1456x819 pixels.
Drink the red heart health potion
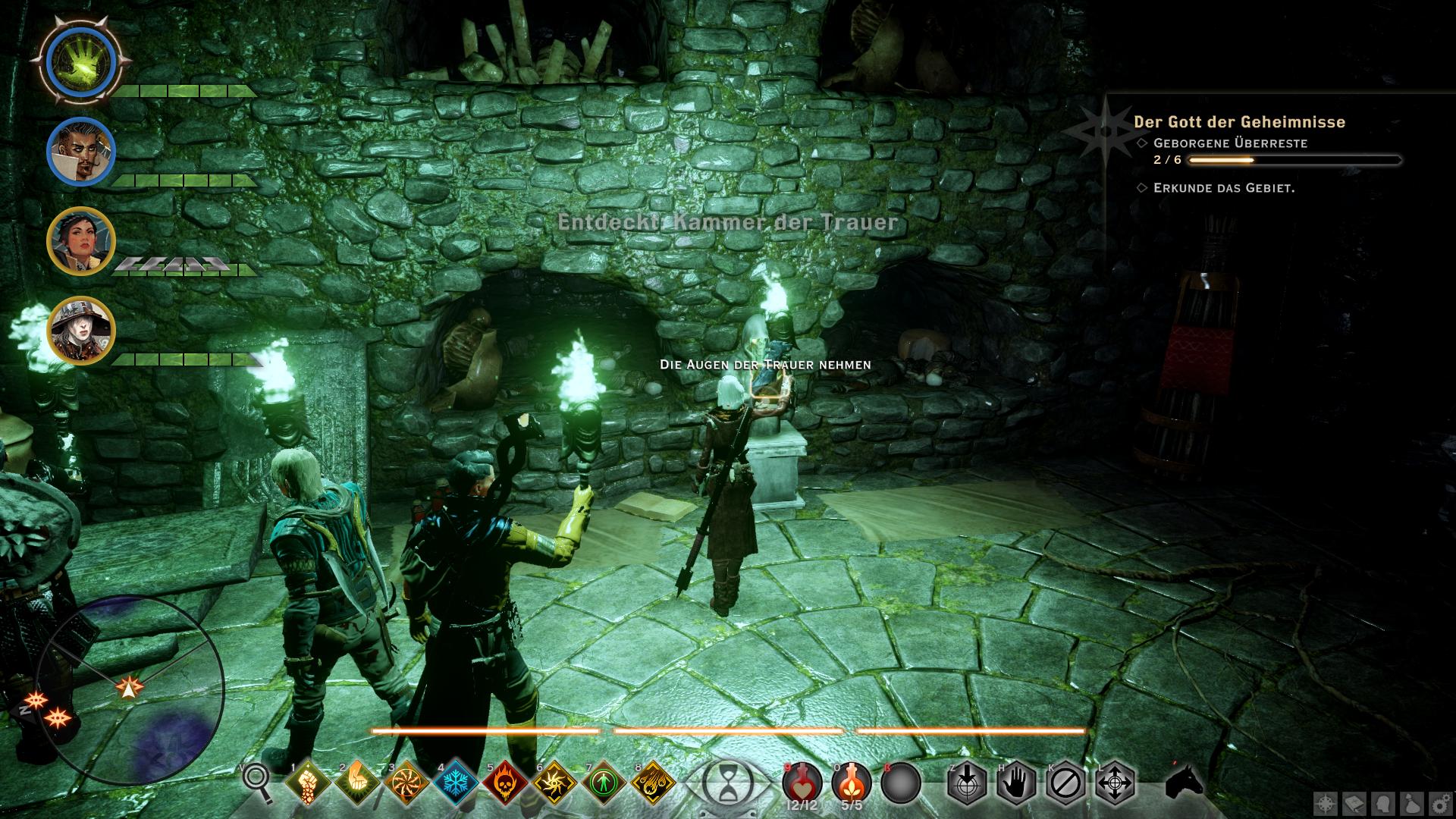(x=802, y=781)
